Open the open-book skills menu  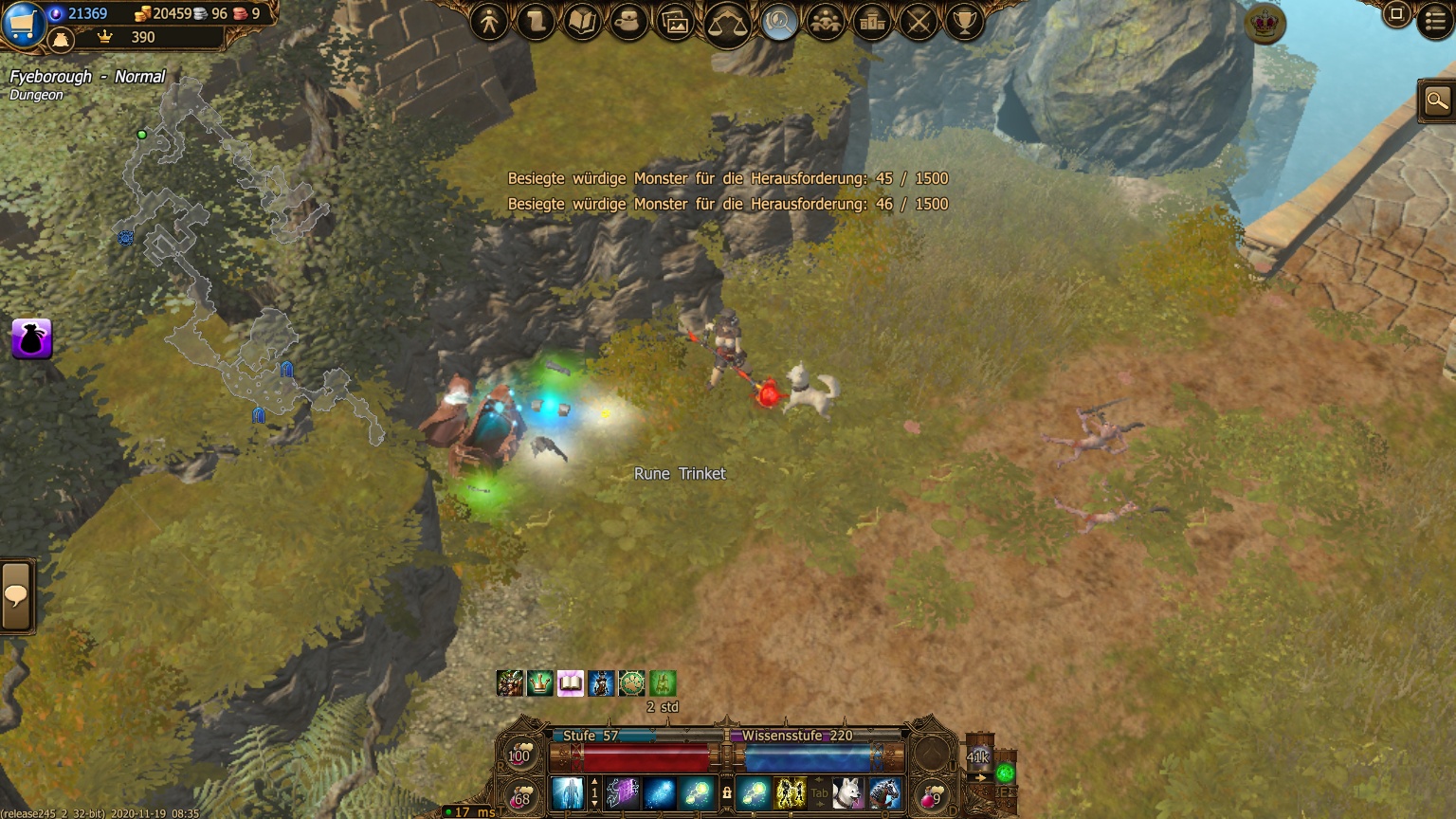click(583, 21)
